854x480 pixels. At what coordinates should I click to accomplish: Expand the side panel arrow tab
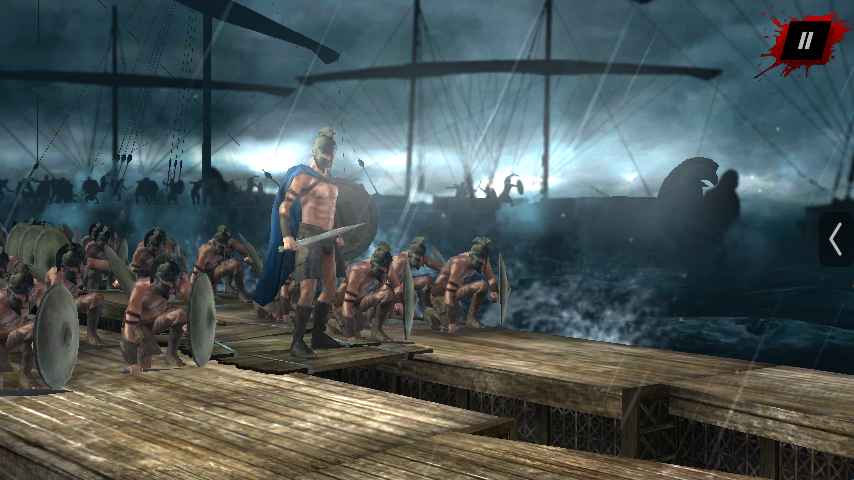point(836,240)
